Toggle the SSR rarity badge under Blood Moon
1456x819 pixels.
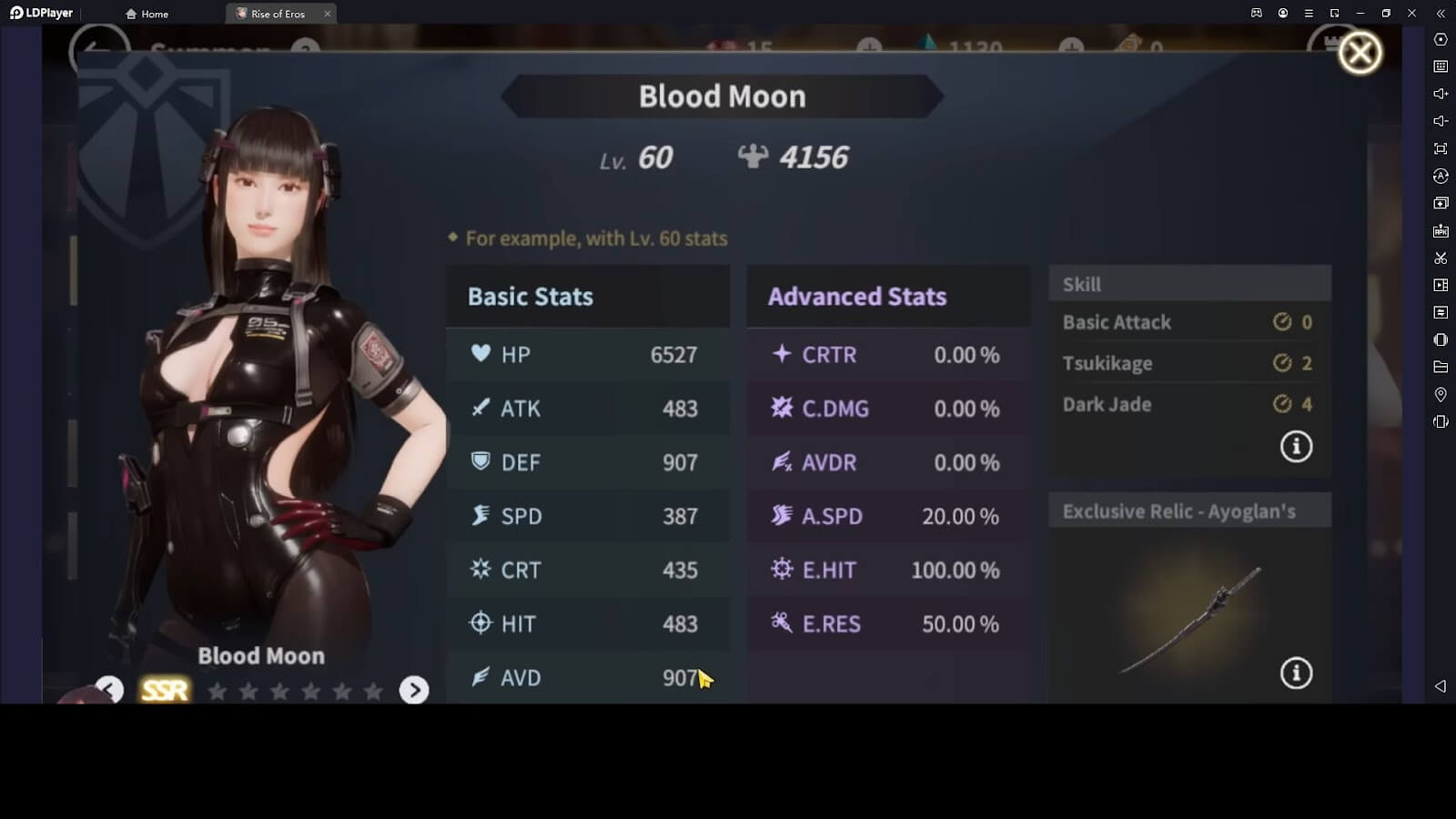tap(164, 690)
